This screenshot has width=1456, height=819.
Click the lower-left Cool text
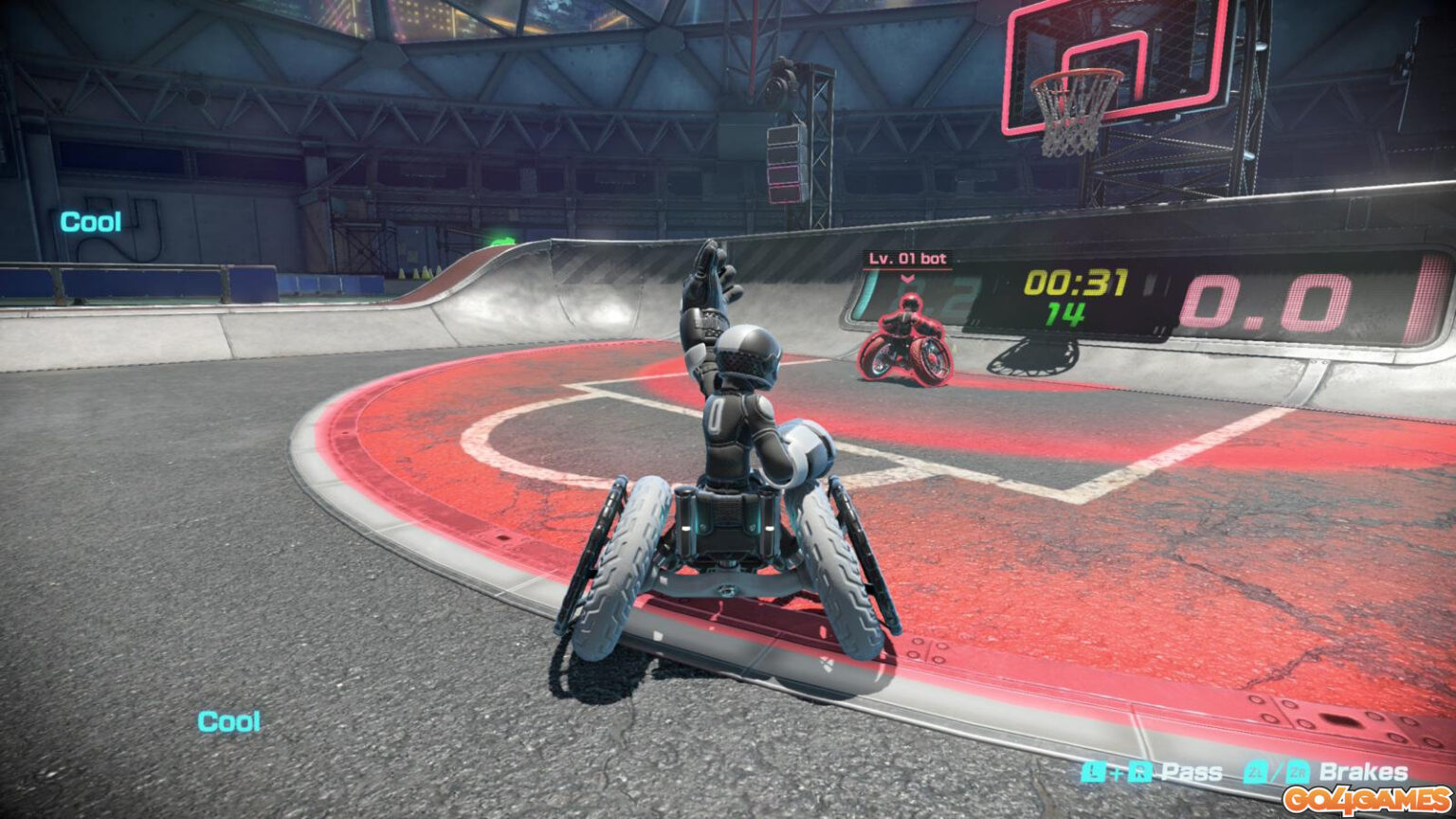230,722
